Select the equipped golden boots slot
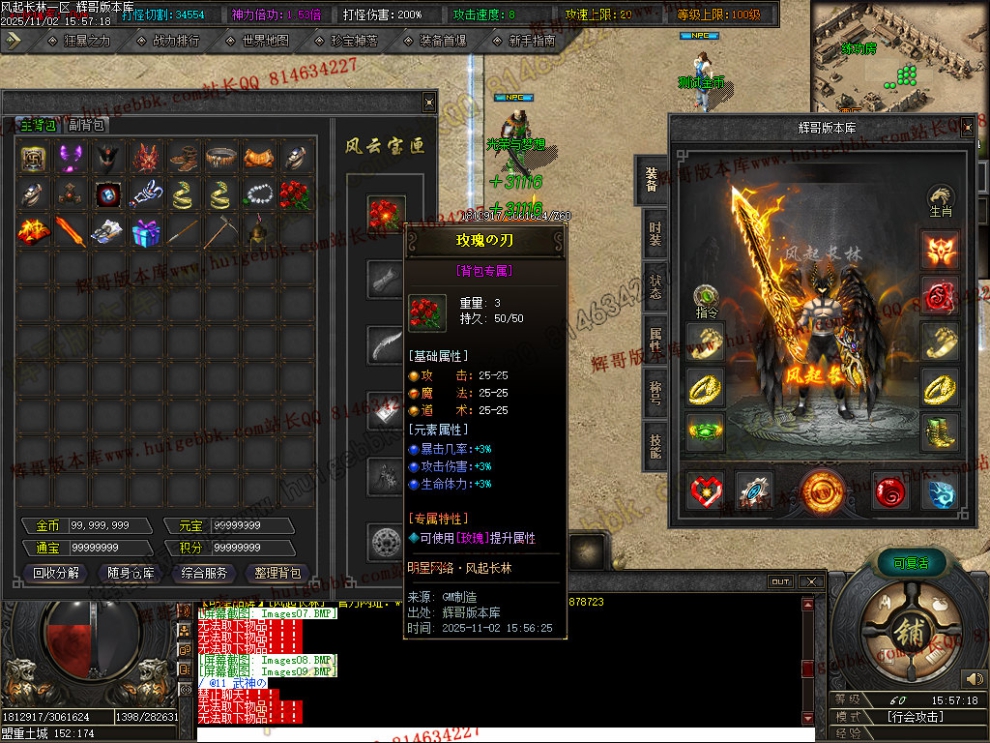 point(939,431)
